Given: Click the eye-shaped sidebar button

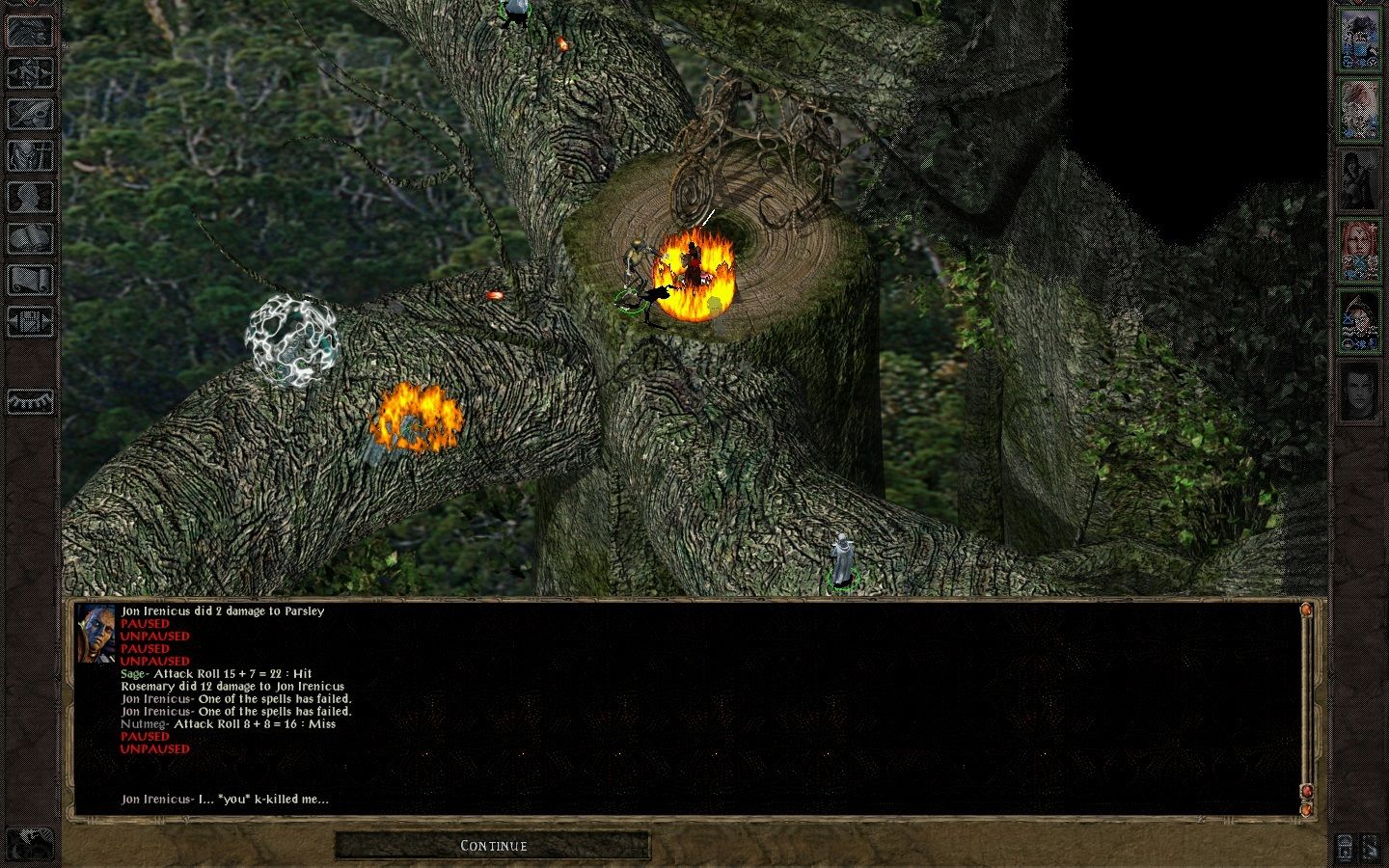Looking at the screenshot, I should [x=31, y=400].
